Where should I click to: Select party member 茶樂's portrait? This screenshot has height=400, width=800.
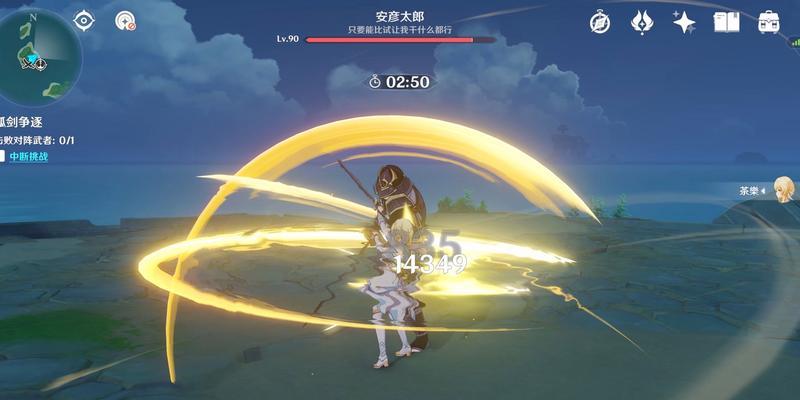click(x=782, y=190)
